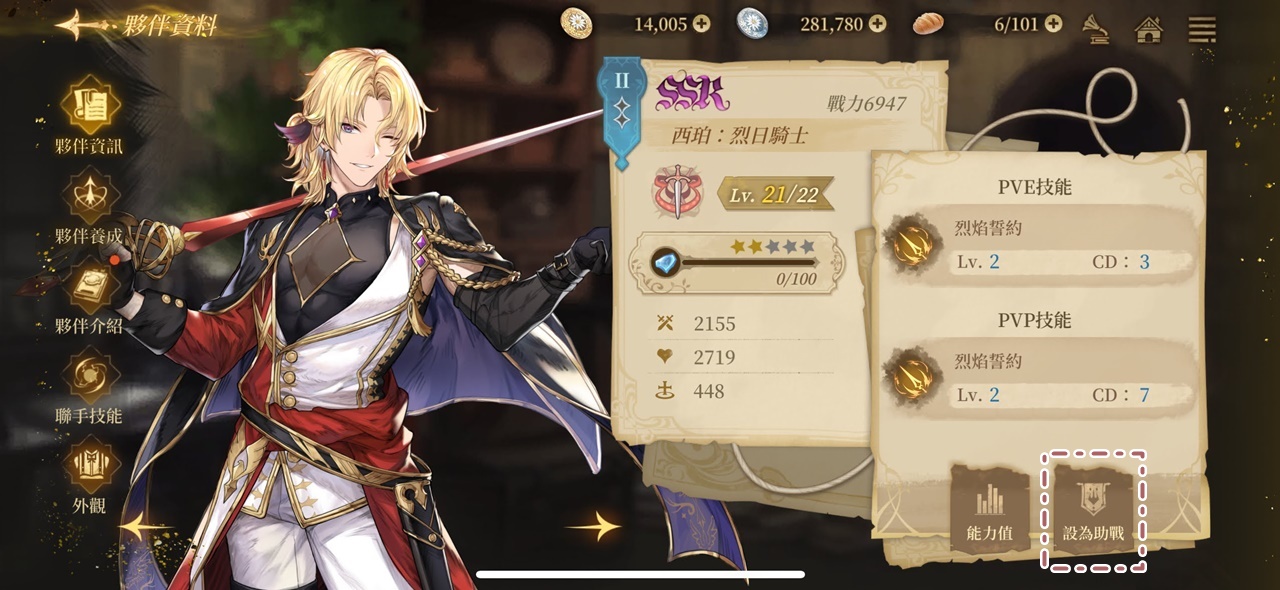View the 能力值 stats panel
This screenshot has width=1280, height=590.
pyautogui.click(x=989, y=511)
